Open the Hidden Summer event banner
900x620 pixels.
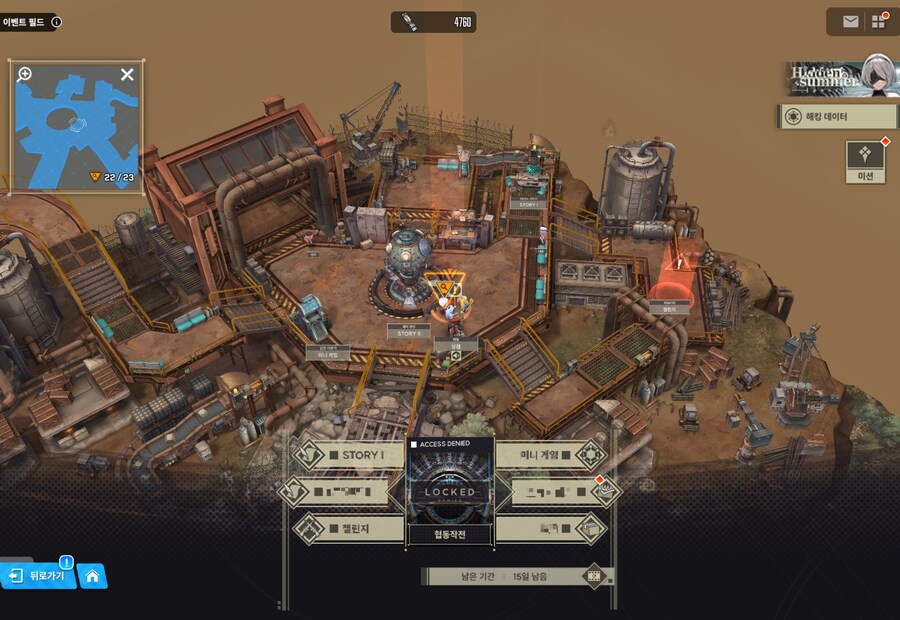[x=838, y=77]
